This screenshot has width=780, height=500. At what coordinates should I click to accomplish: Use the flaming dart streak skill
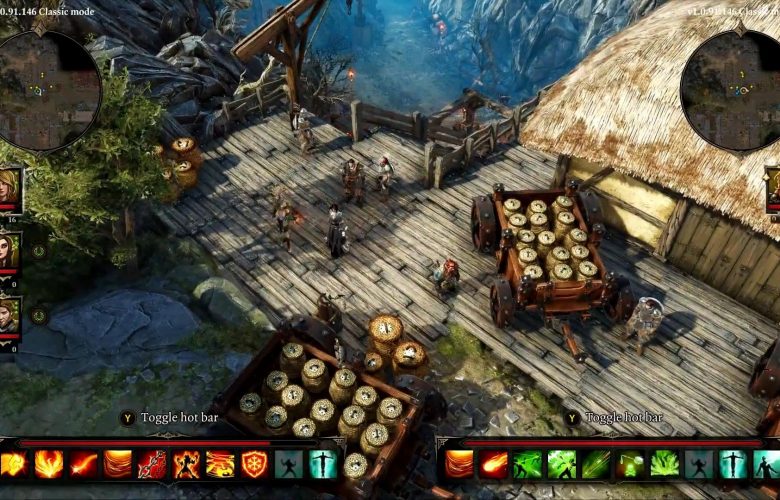(x=84, y=464)
